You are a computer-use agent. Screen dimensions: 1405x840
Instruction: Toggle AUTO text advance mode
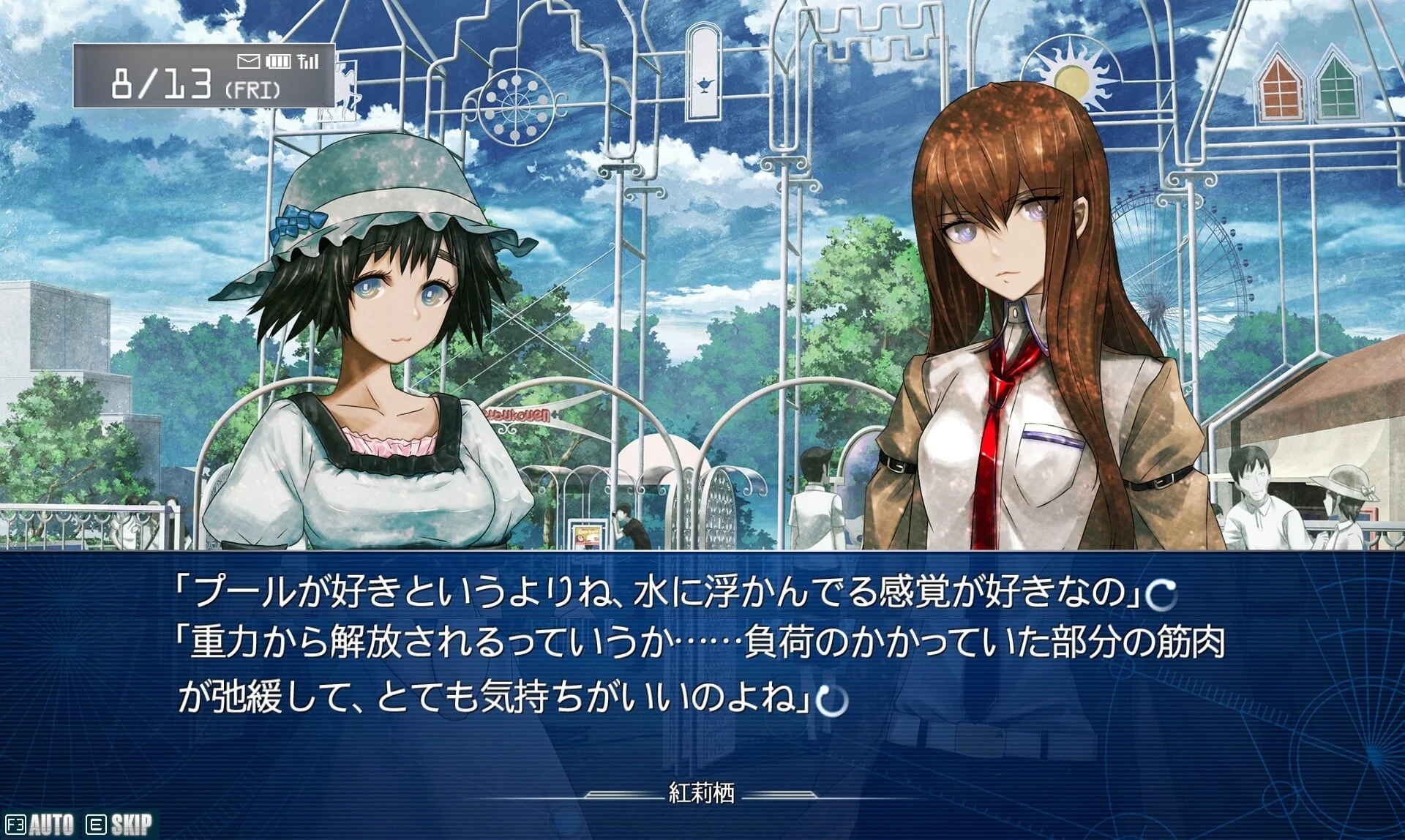[x=41, y=825]
